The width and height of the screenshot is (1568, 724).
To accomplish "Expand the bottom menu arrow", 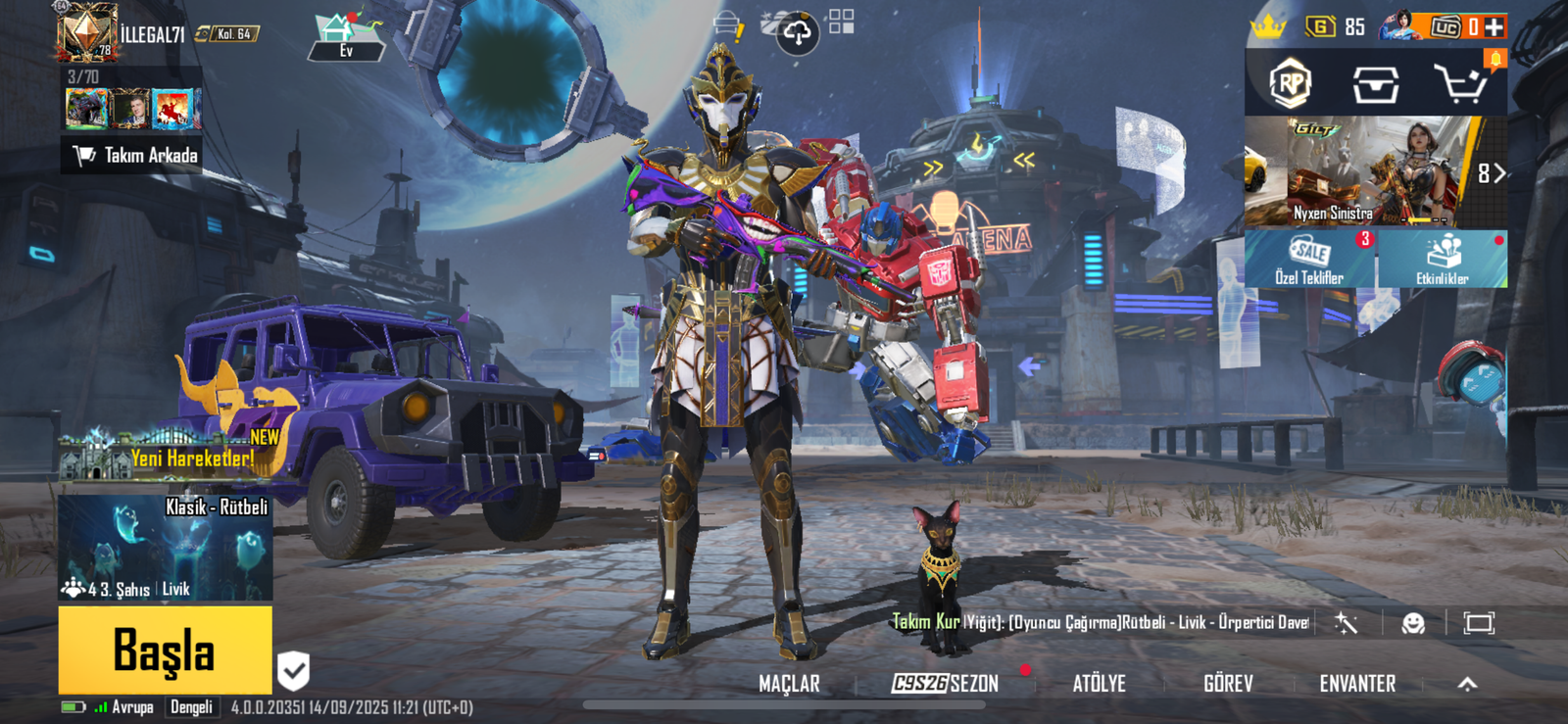I will [x=1467, y=684].
